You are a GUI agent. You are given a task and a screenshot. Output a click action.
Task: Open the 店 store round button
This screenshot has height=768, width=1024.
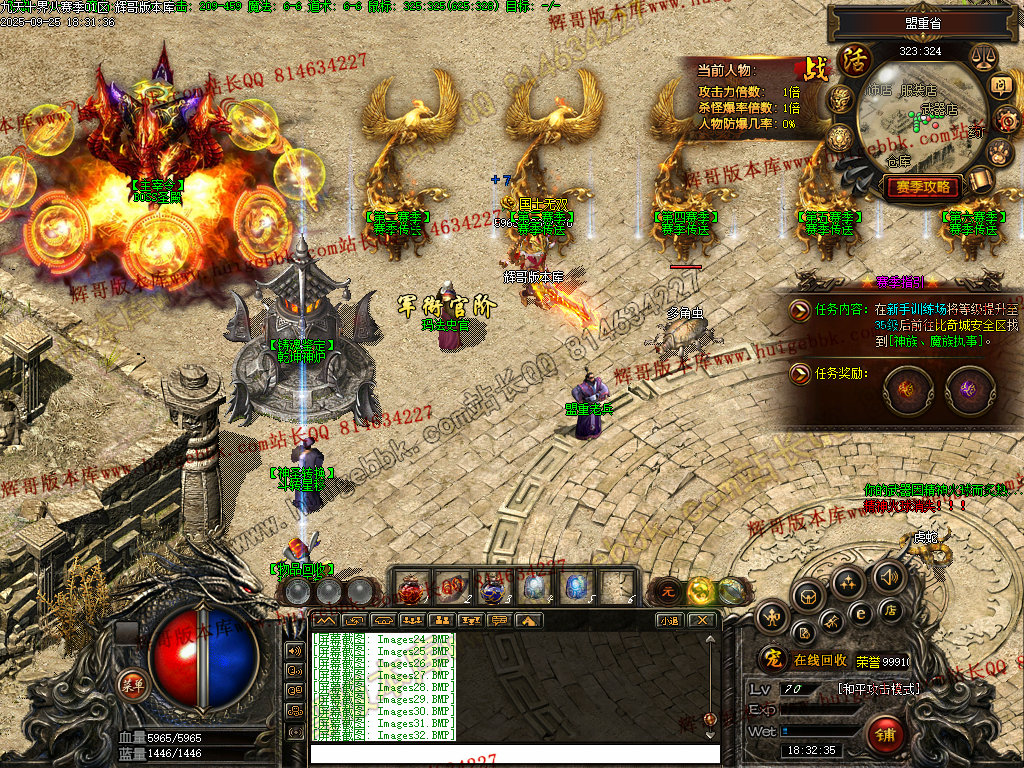click(x=890, y=610)
